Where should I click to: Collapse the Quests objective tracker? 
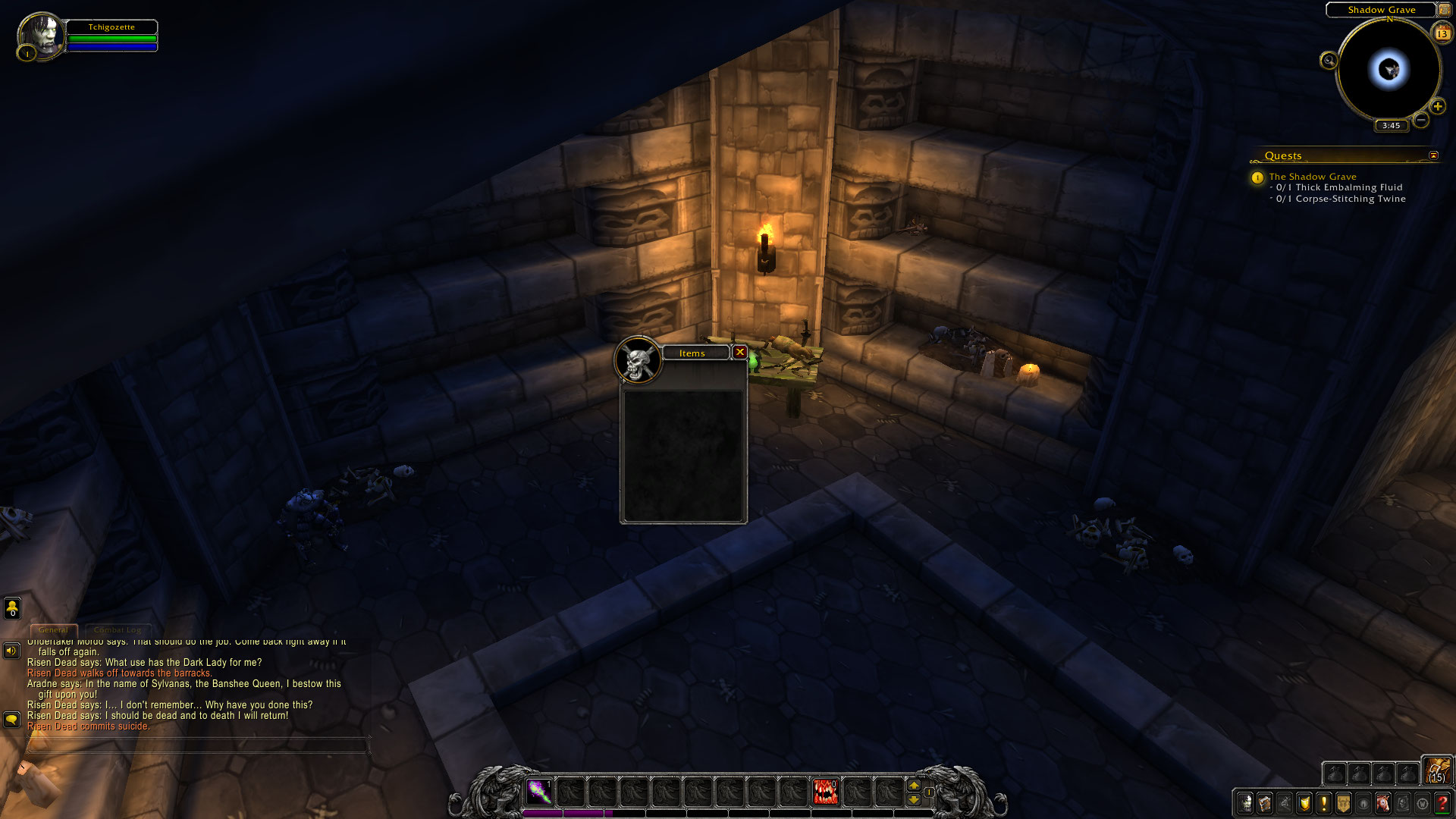tap(1433, 155)
